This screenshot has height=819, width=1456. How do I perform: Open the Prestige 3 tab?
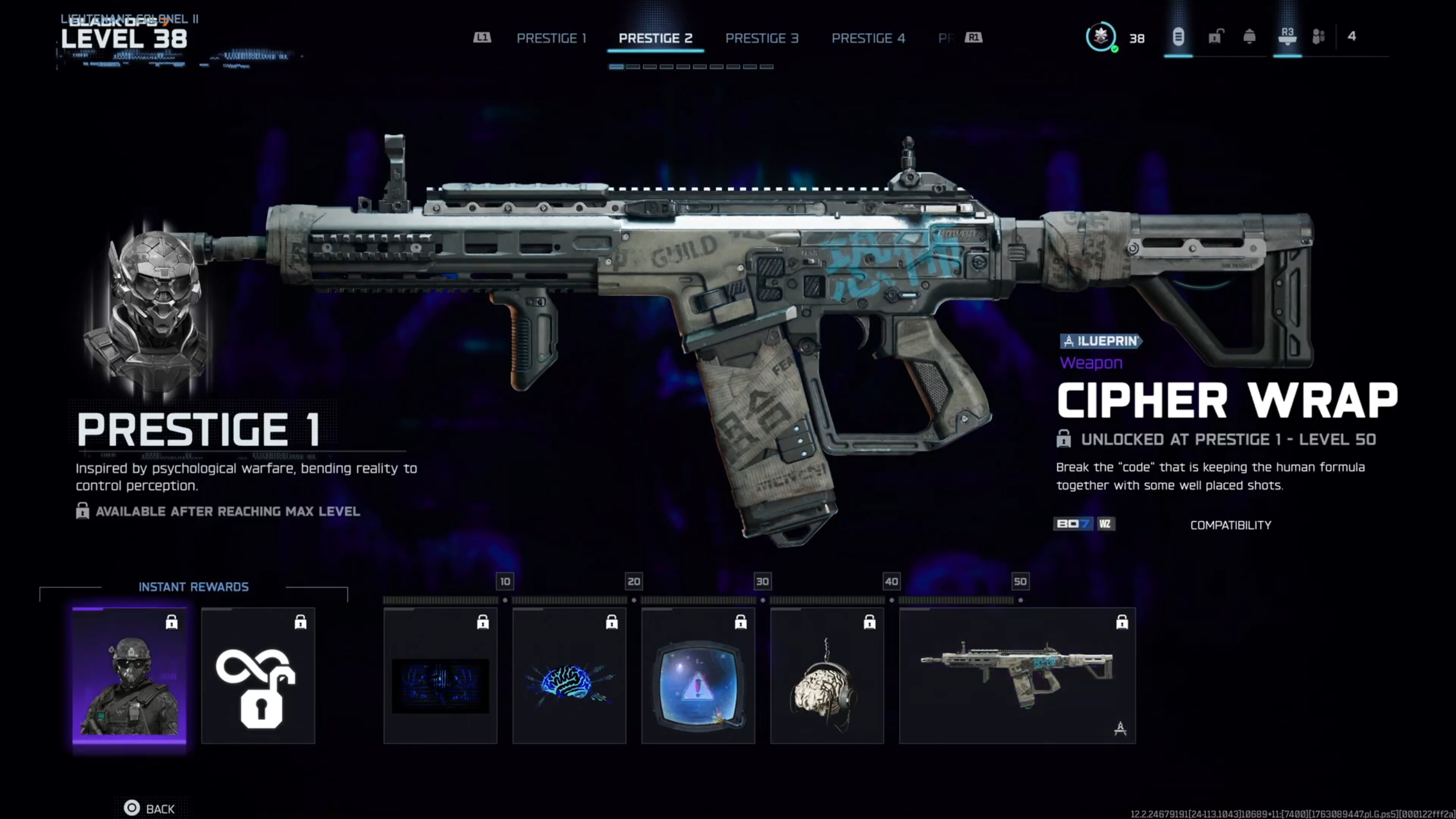click(762, 38)
